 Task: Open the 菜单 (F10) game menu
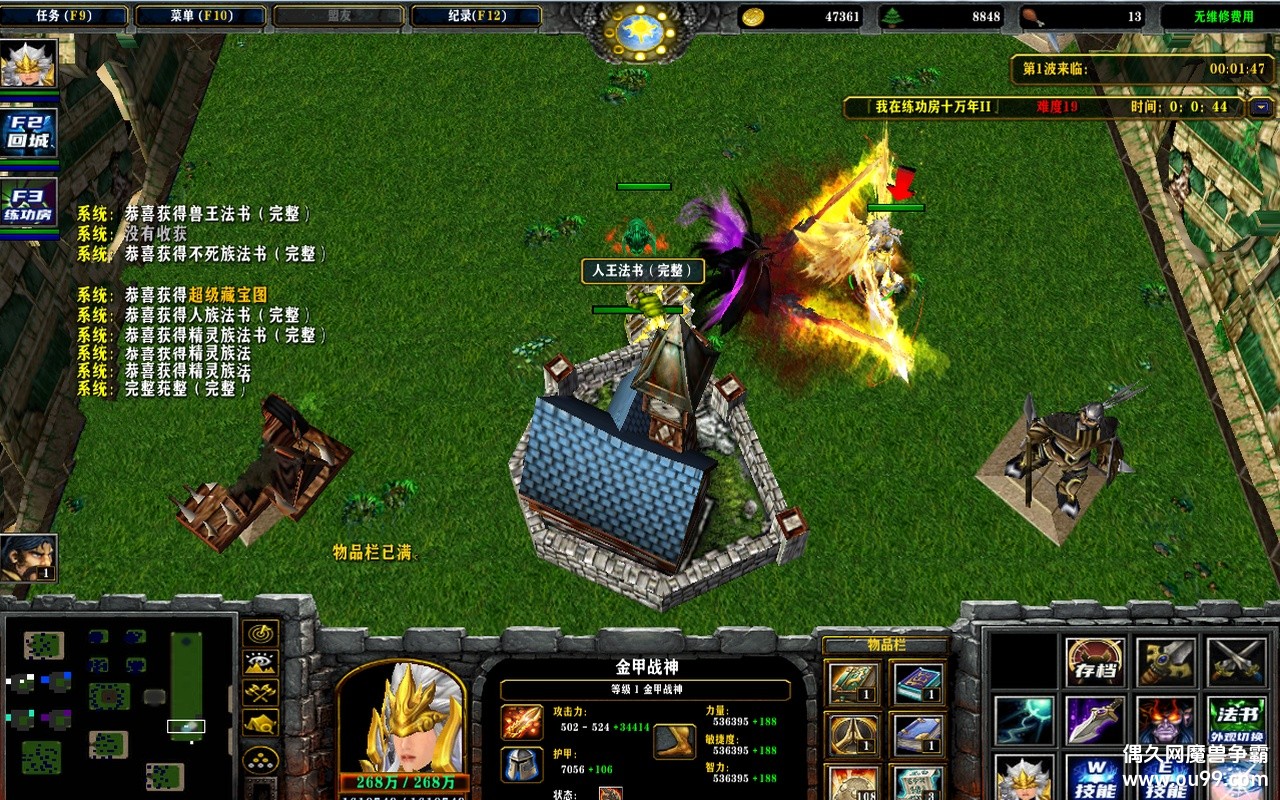[x=201, y=16]
